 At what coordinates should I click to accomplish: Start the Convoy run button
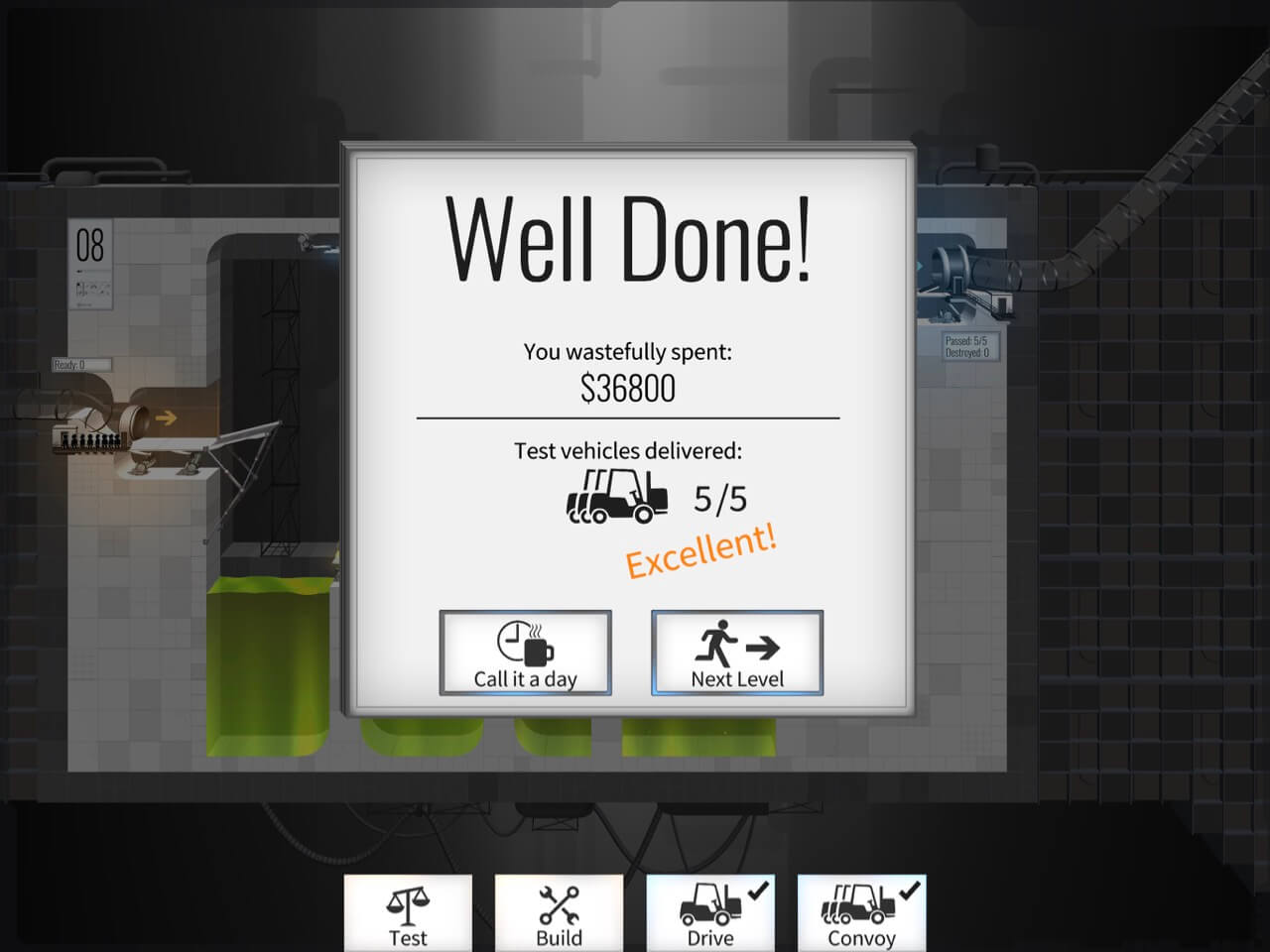pyautogui.click(x=861, y=913)
